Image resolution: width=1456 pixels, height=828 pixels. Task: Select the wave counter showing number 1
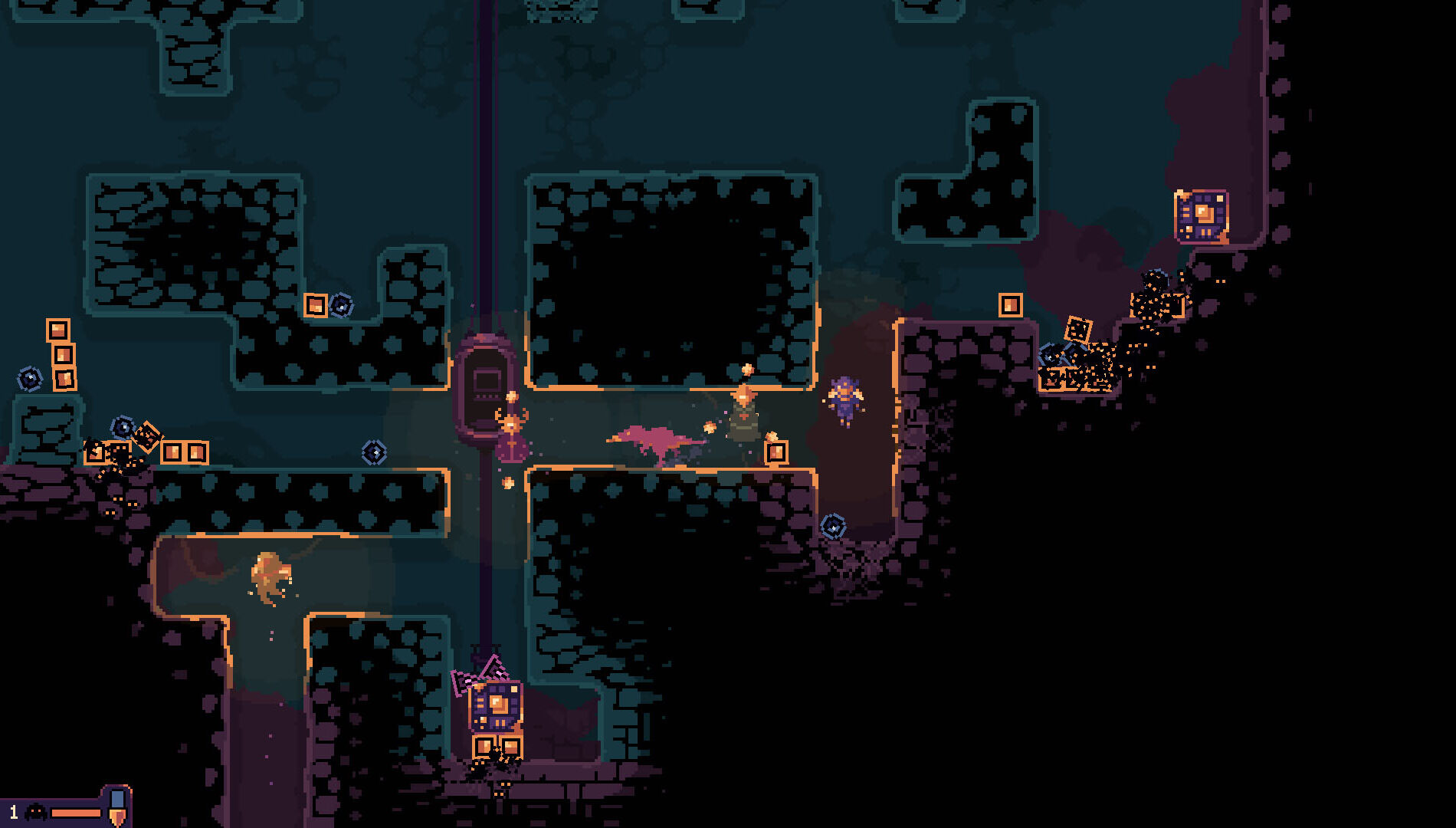pyautogui.click(x=14, y=813)
